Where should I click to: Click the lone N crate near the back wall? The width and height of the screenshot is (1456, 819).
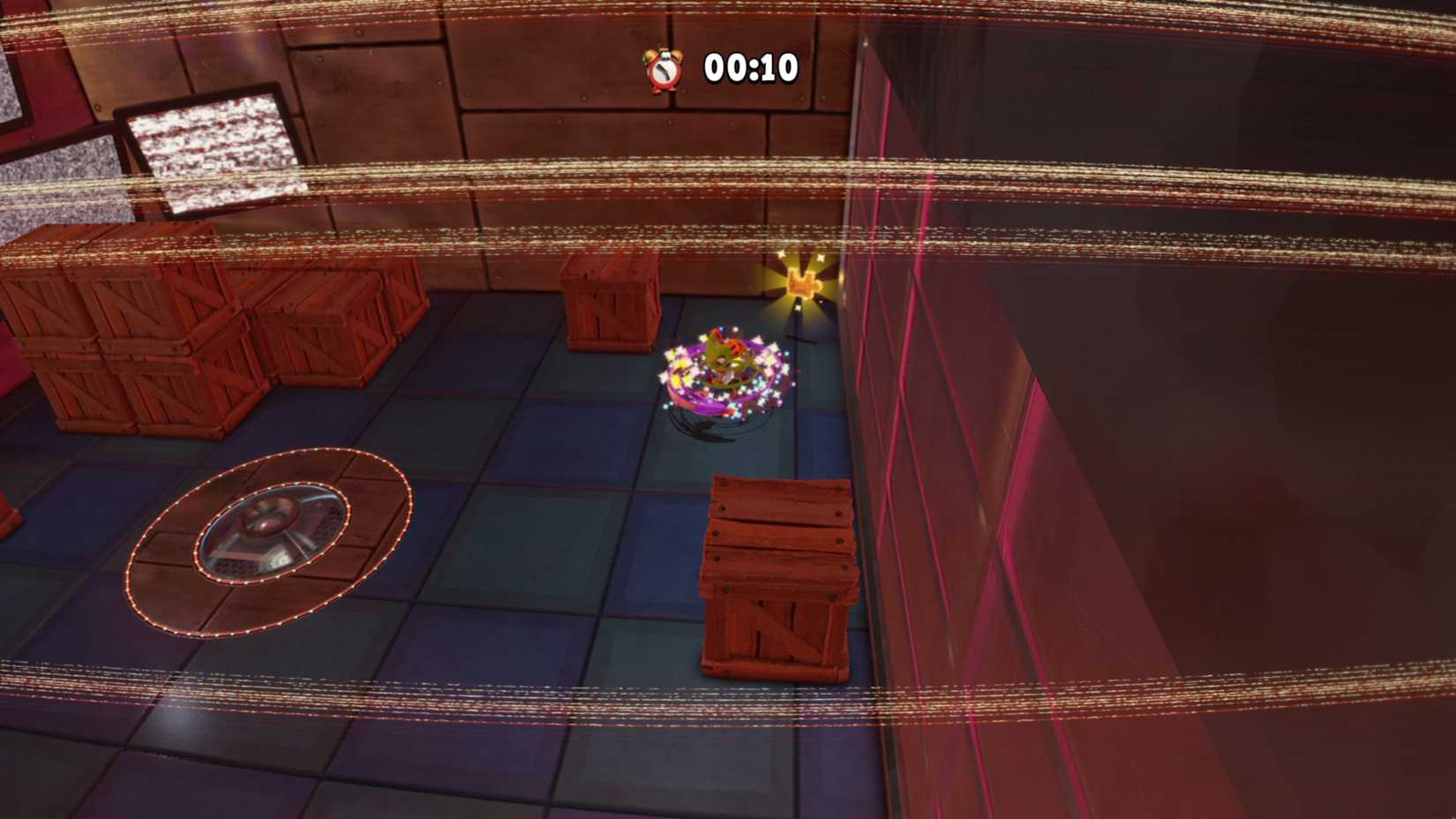(x=609, y=300)
